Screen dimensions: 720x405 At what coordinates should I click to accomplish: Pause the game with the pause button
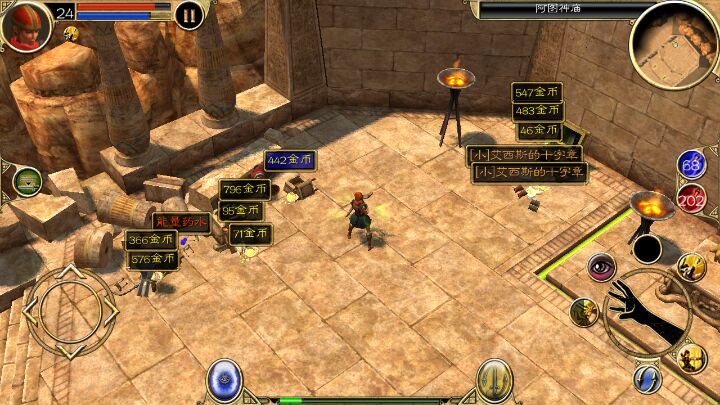coord(188,15)
